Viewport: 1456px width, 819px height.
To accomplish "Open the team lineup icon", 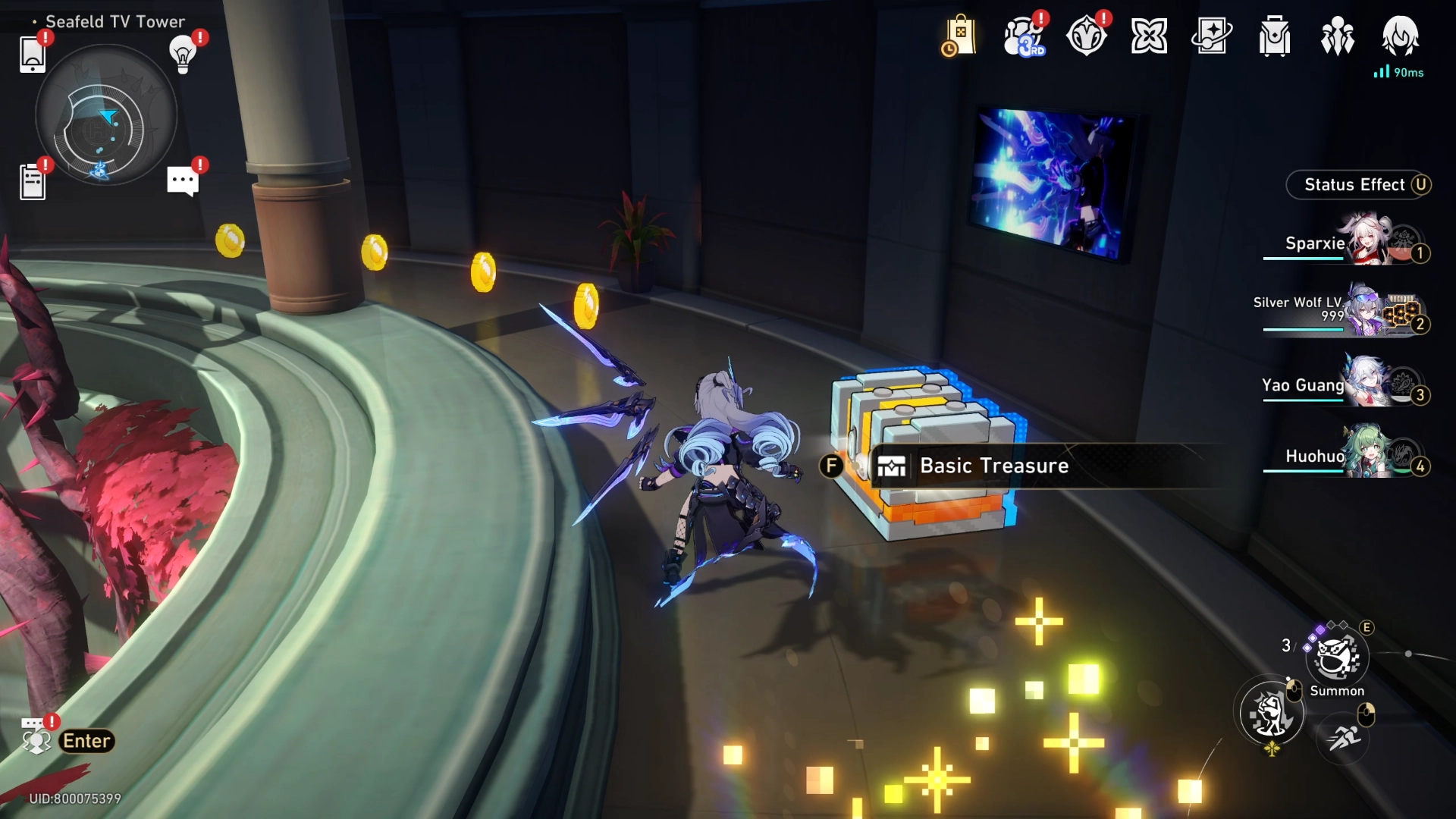I will click(x=1338, y=36).
